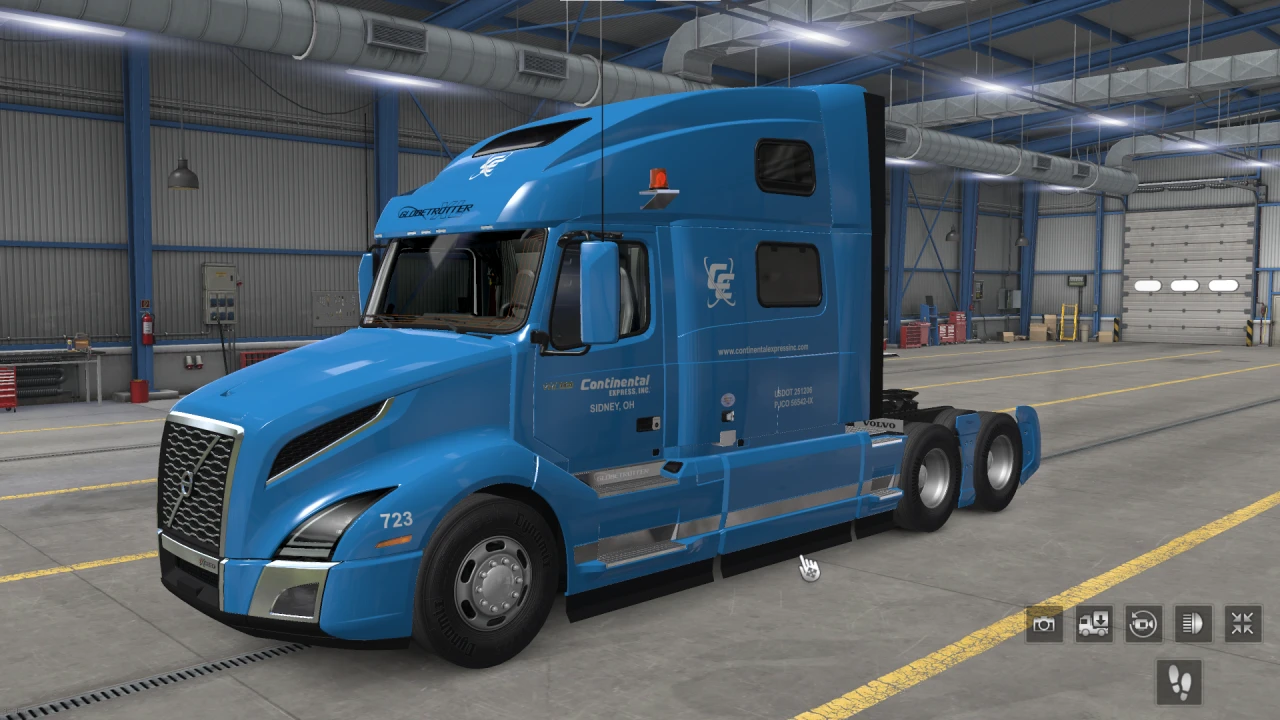Select the rotating camera orbit icon
The height and width of the screenshot is (720, 1280).
click(x=1143, y=623)
